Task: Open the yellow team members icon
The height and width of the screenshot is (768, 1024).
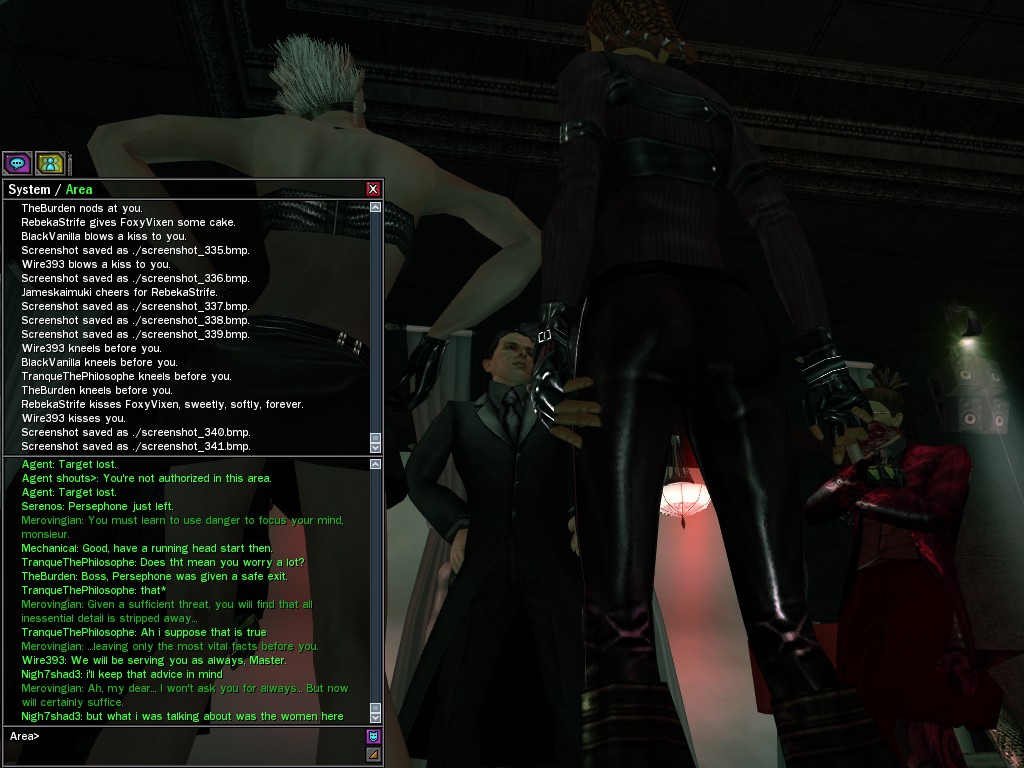Action: click(50, 163)
